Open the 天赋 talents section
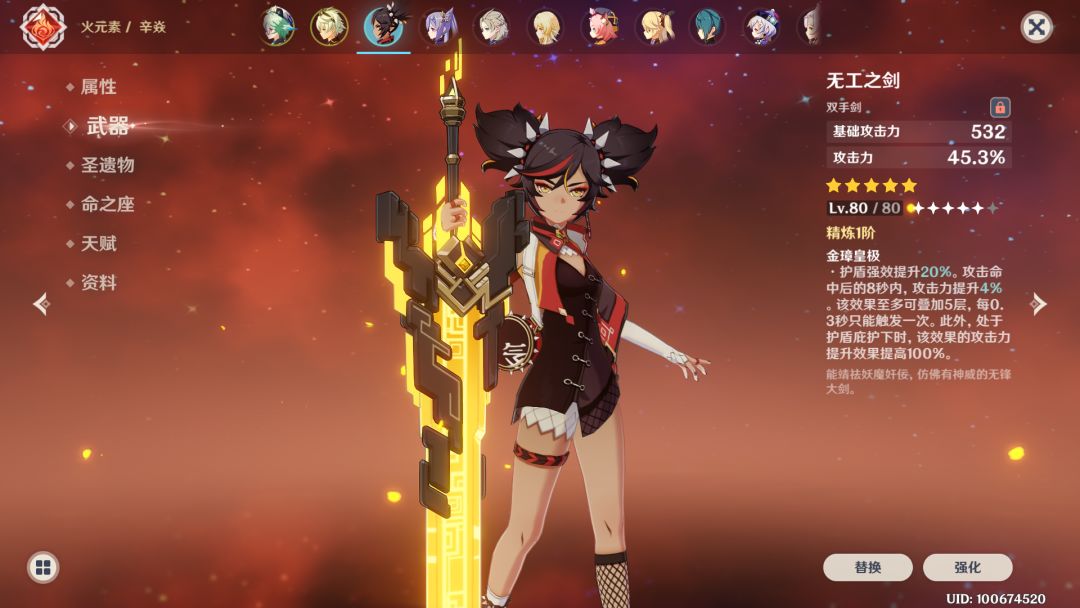The width and height of the screenshot is (1080, 608). (x=98, y=243)
